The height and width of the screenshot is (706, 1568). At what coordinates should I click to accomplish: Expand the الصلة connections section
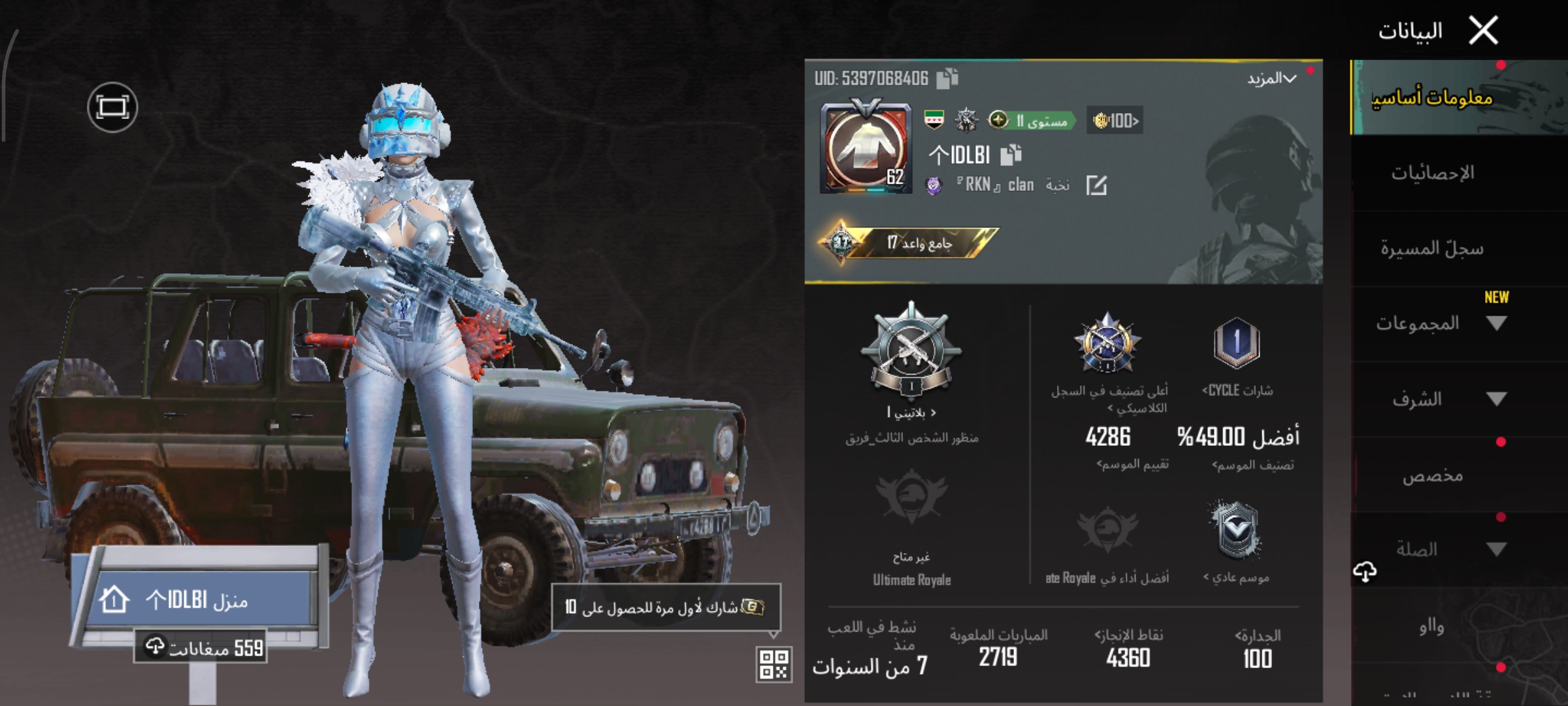(1437, 550)
